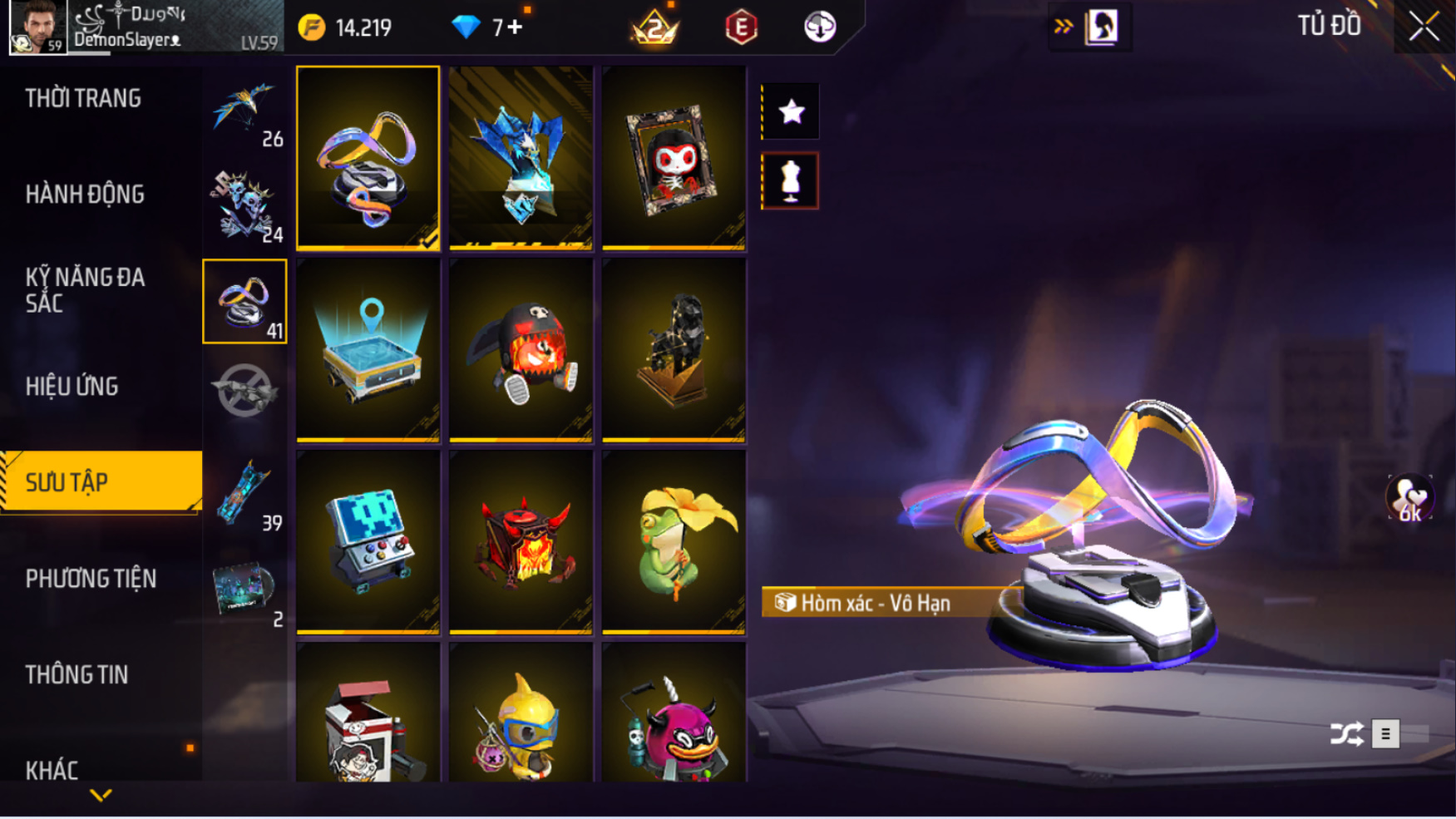Image resolution: width=1456 pixels, height=819 pixels.
Task: Open the star favorites filter
Action: point(790,111)
